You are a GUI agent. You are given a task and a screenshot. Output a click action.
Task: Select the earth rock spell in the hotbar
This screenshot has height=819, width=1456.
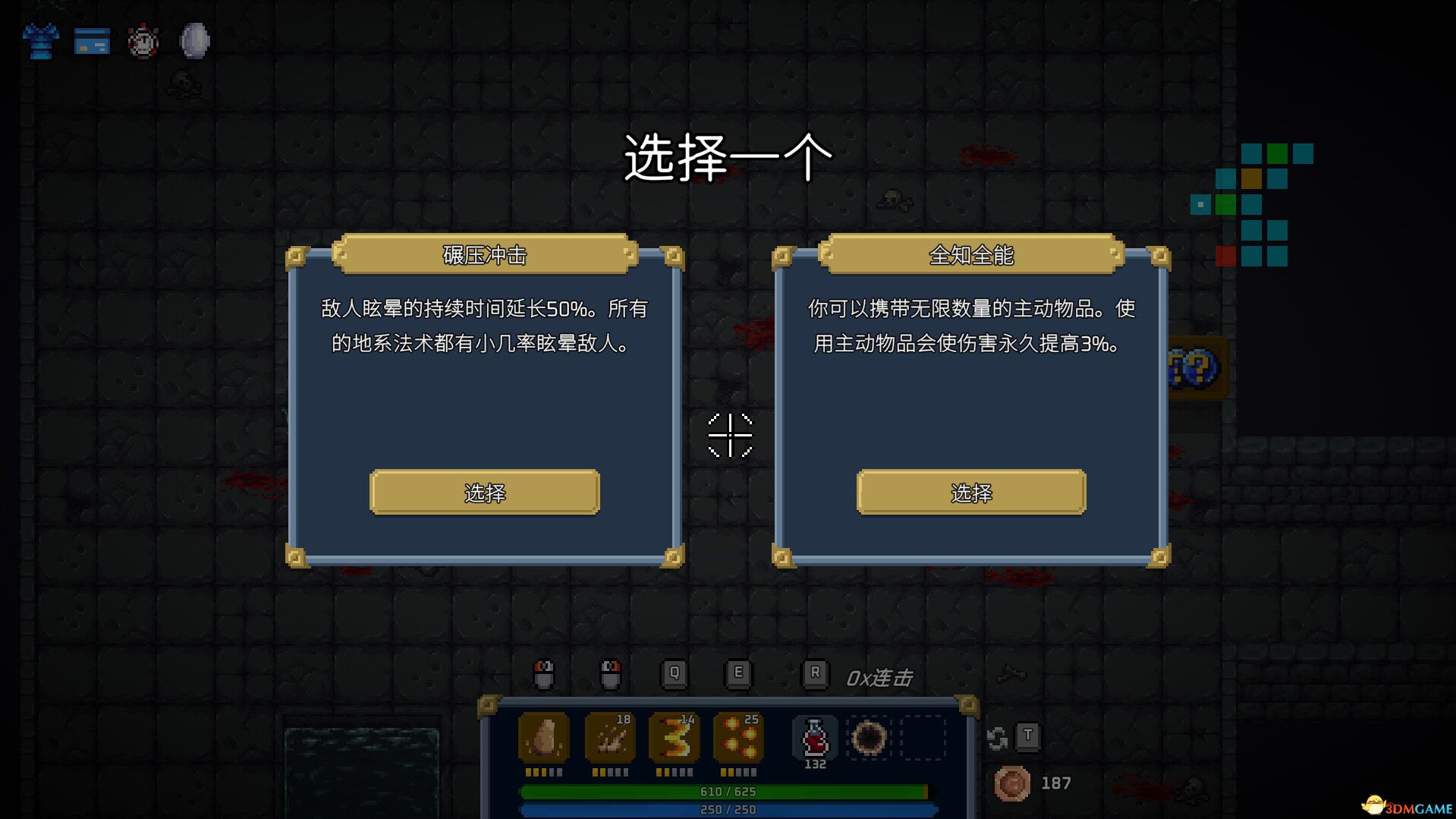coord(543,738)
